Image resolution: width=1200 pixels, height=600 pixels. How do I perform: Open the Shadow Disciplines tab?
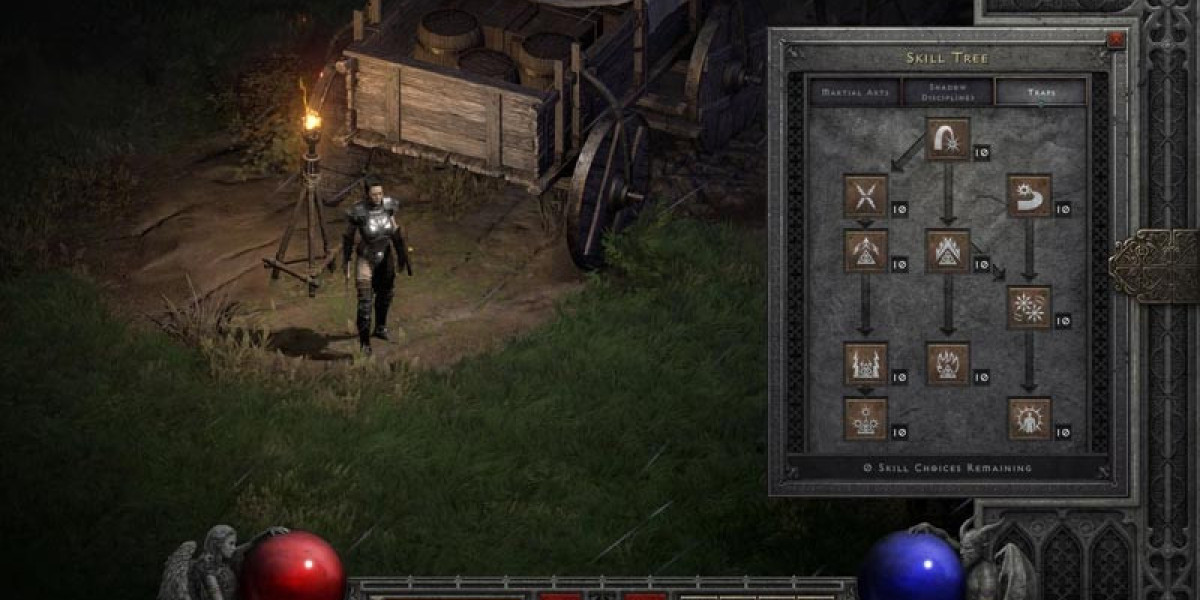947,92
